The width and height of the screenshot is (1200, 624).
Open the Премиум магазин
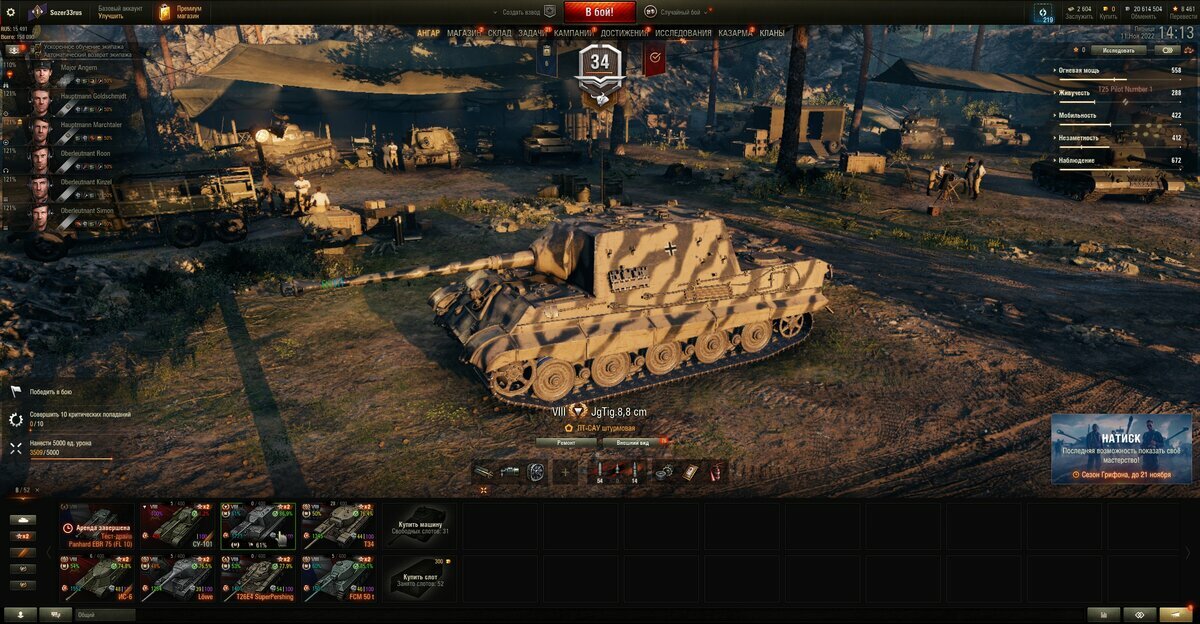[181, 12]
